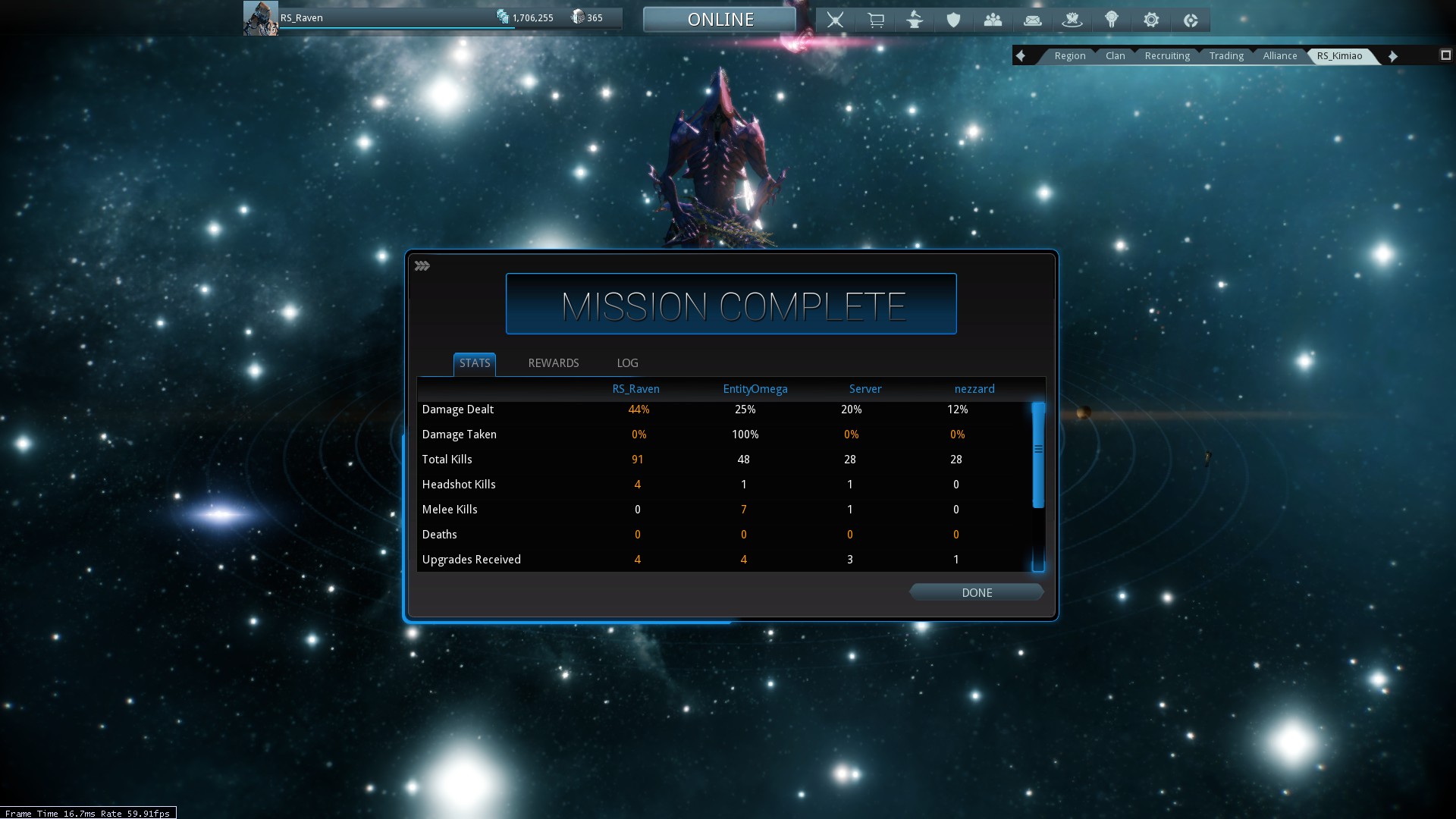Image resolution: width=1456 pixels, height=819 pixels.
Task: Click the RS_Raven player profile avatar
Action: click(x=260, y=18)
